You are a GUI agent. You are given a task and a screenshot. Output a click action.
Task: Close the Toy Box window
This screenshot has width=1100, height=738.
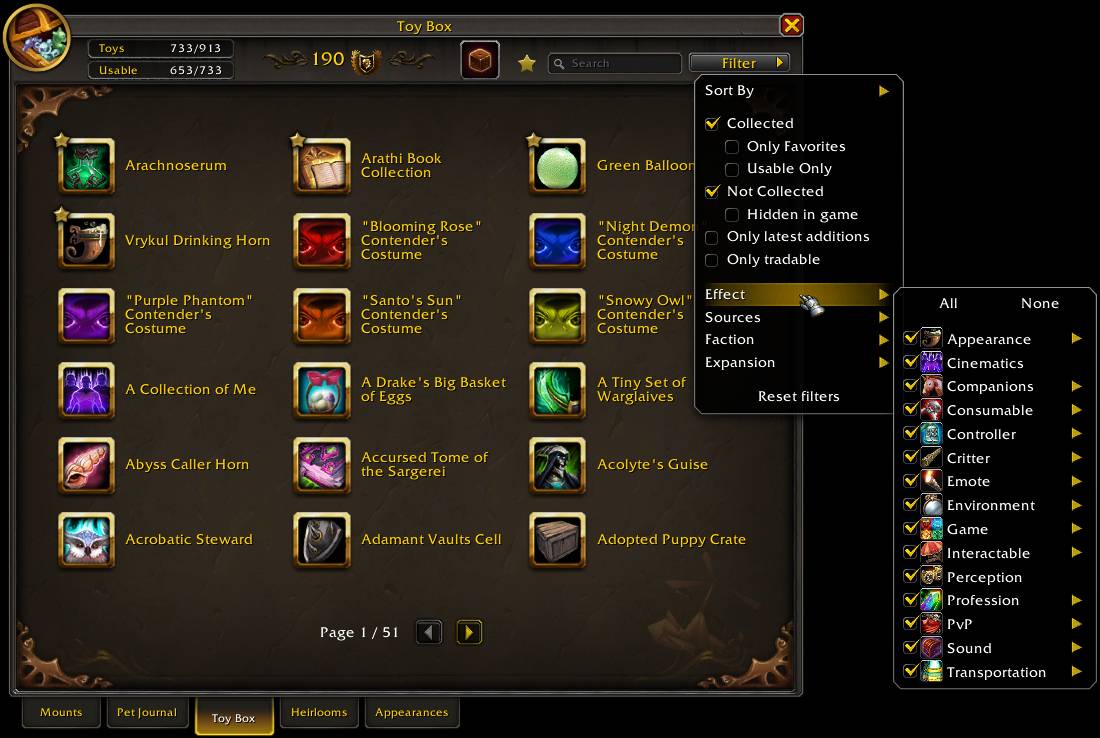[791, 25]
